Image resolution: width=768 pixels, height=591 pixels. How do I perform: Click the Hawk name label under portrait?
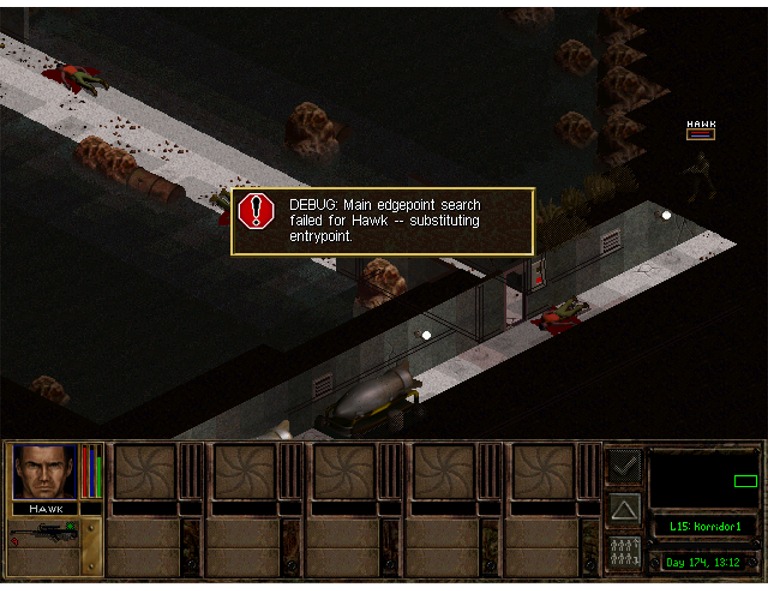pos(46,508)
